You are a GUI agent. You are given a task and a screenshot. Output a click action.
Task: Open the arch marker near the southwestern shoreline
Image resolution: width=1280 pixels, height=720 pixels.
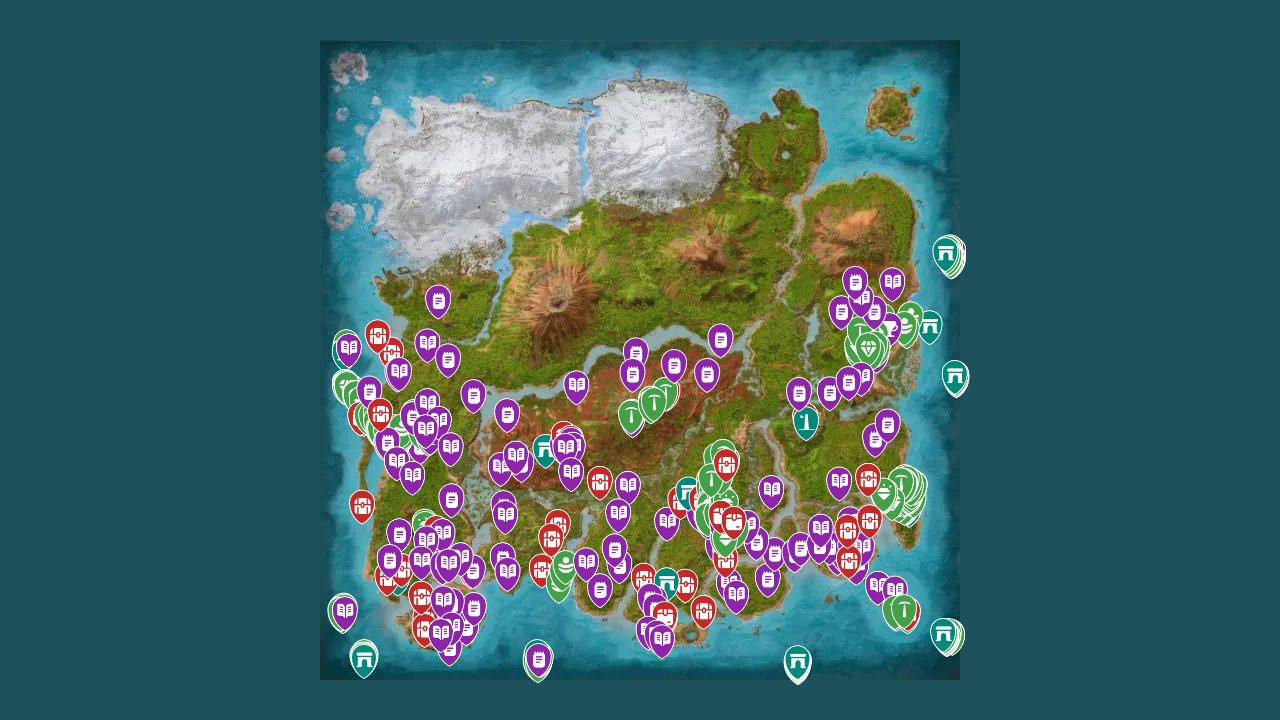click(x=363, y=657)
